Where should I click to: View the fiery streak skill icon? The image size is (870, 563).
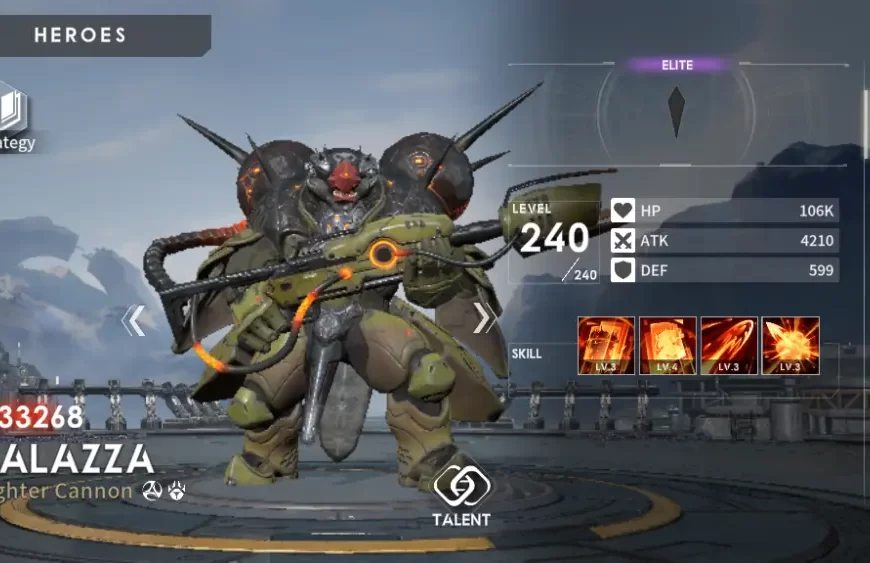click(729, 345)
